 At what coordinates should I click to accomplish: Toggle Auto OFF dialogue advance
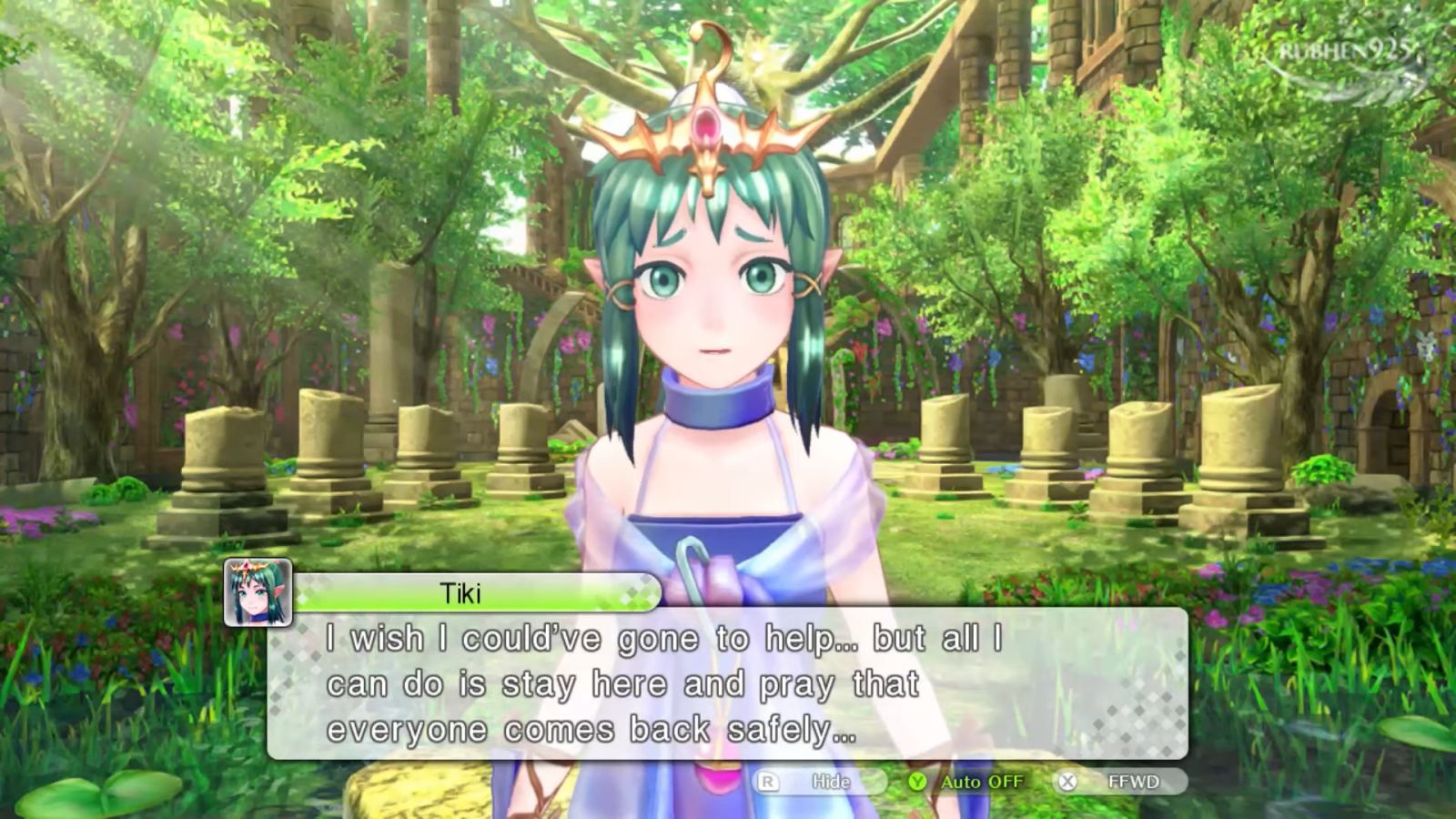(x=968, y=782)
